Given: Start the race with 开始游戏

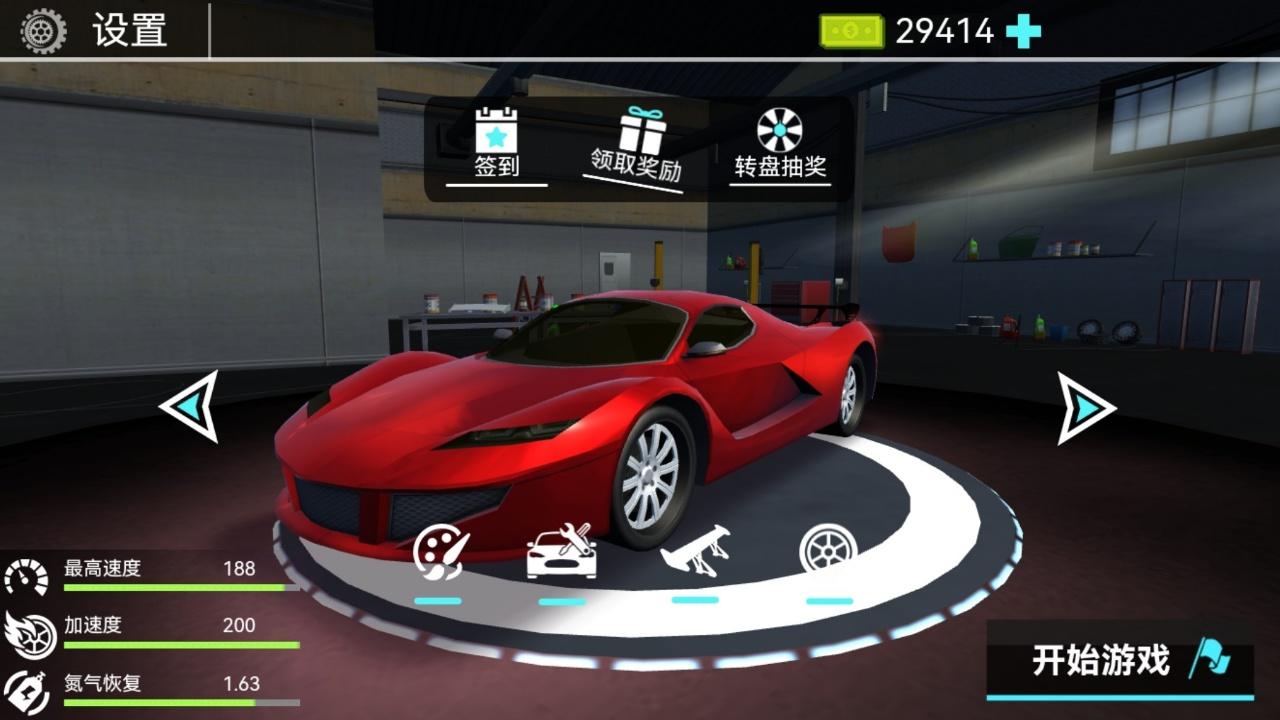Looking at the screenshot, I should [x=1120, y=660].
